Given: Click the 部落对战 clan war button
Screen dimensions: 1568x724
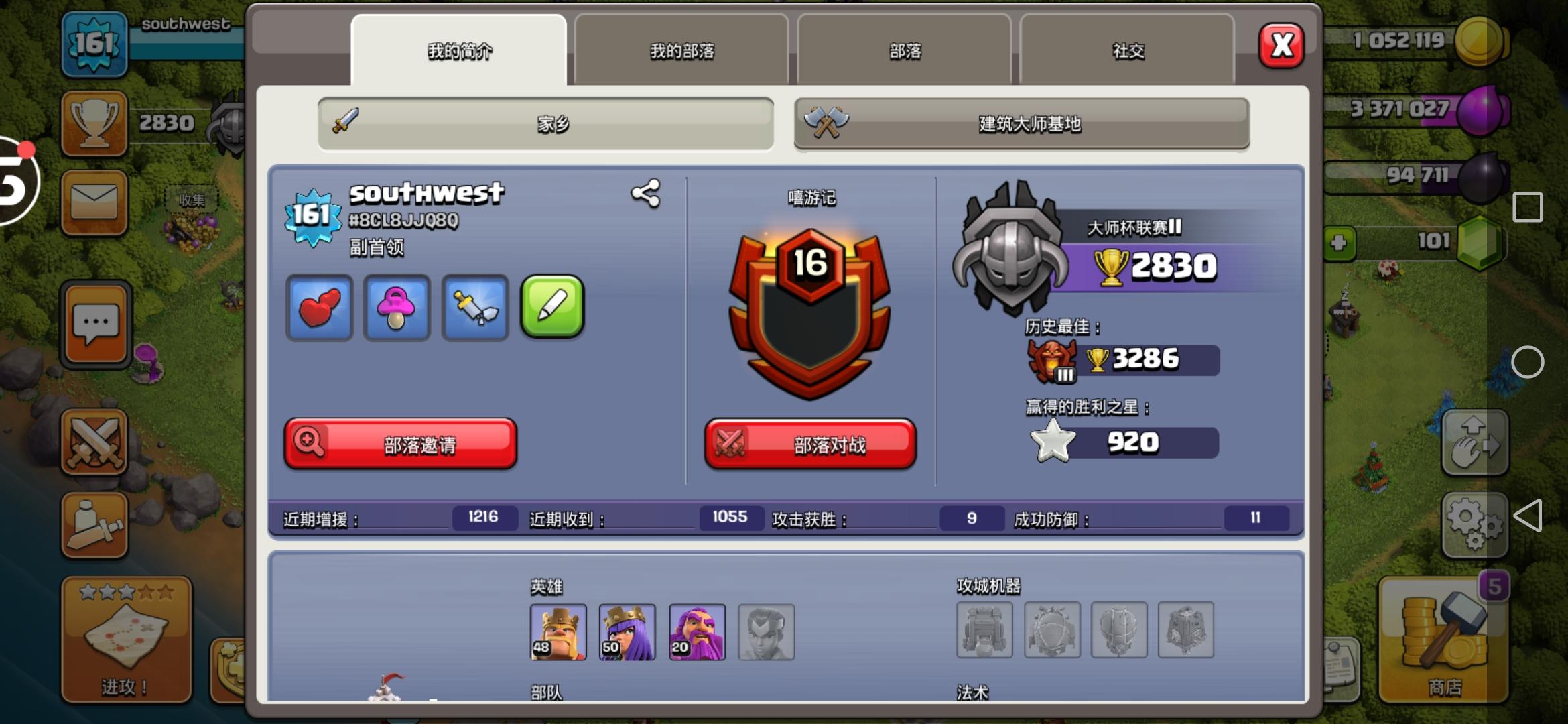Looking at the screenshot, I should (x=809, y=444).
